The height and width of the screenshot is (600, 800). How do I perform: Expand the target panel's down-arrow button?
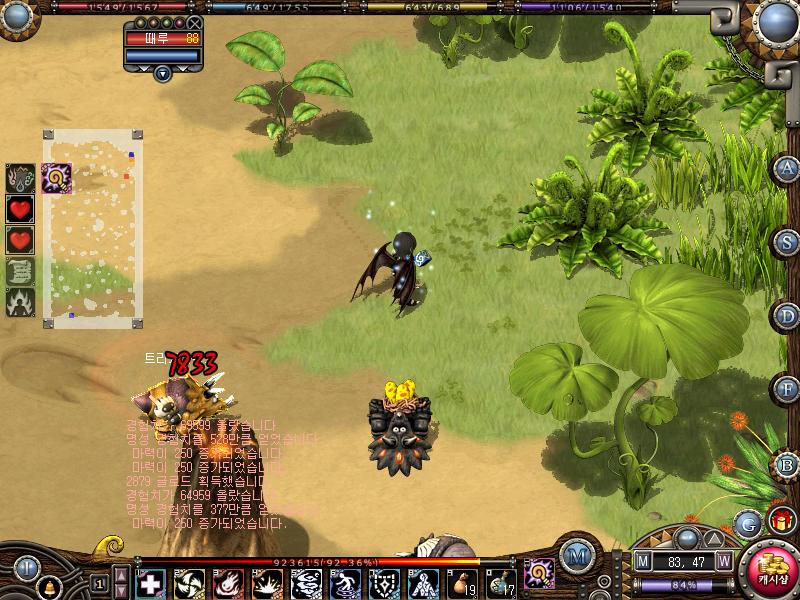[162, 72]
